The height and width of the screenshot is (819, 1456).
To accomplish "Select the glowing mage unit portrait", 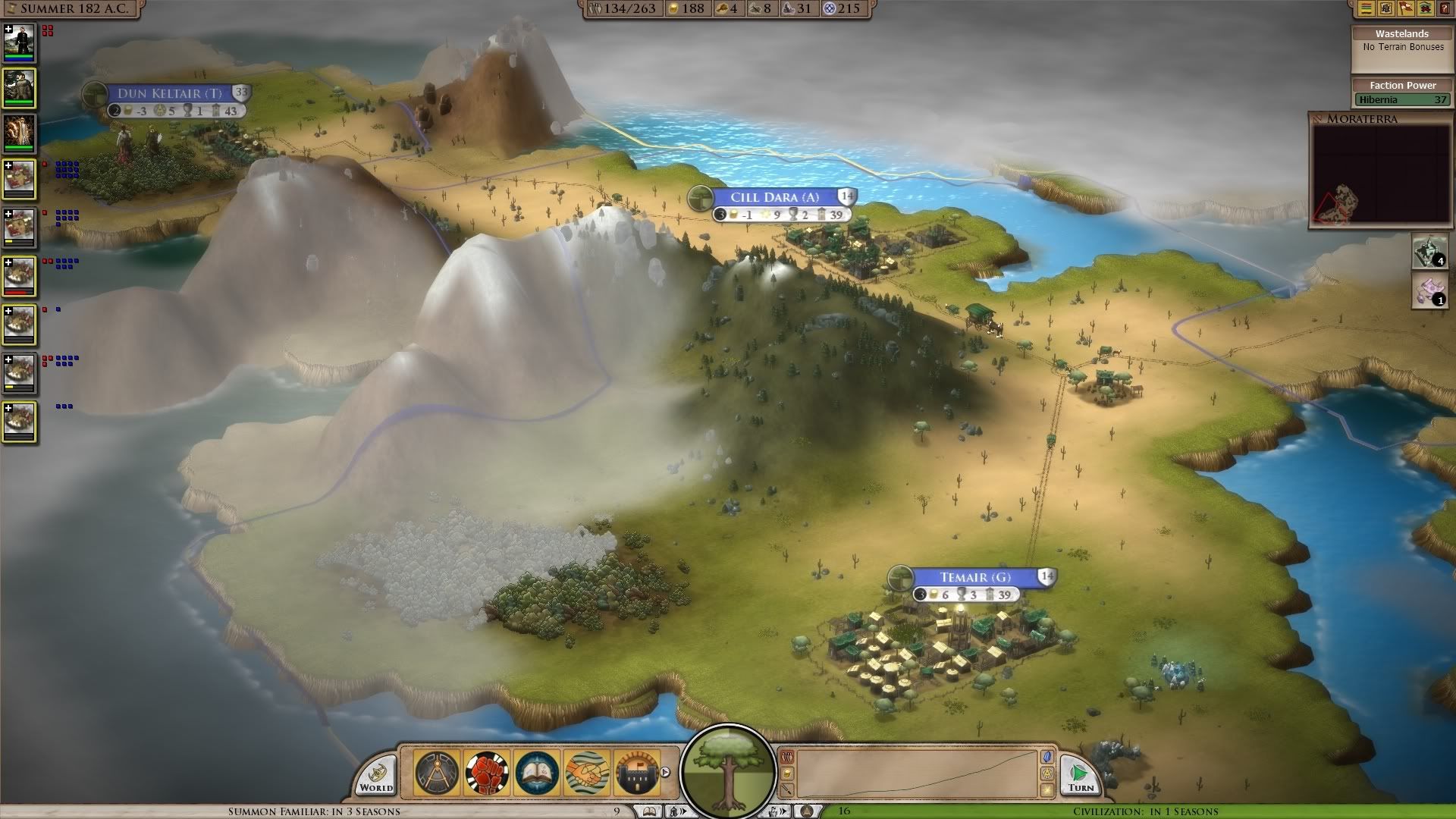I will click(19, 134).
